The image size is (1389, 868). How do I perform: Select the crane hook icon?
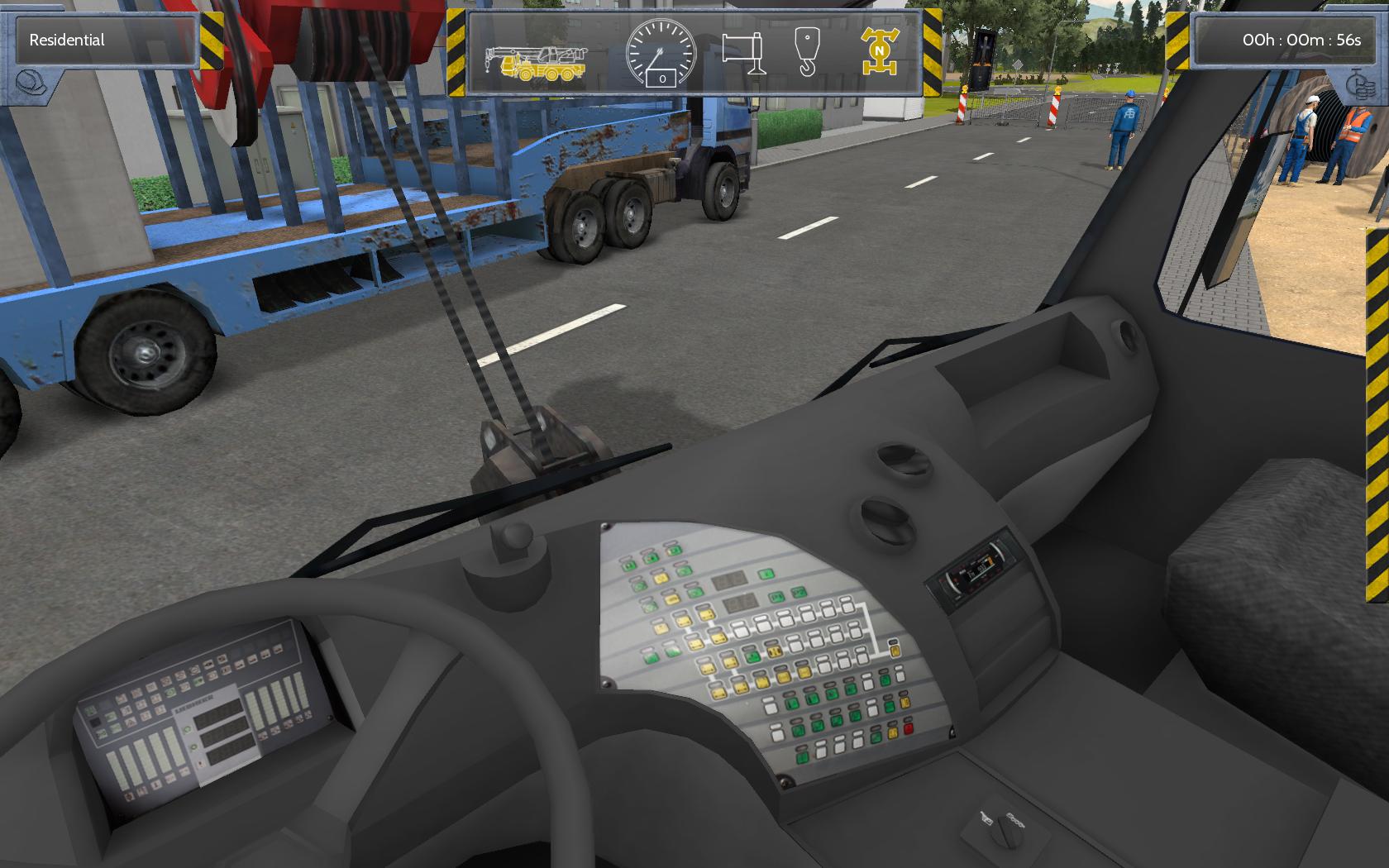coord(806,54)
